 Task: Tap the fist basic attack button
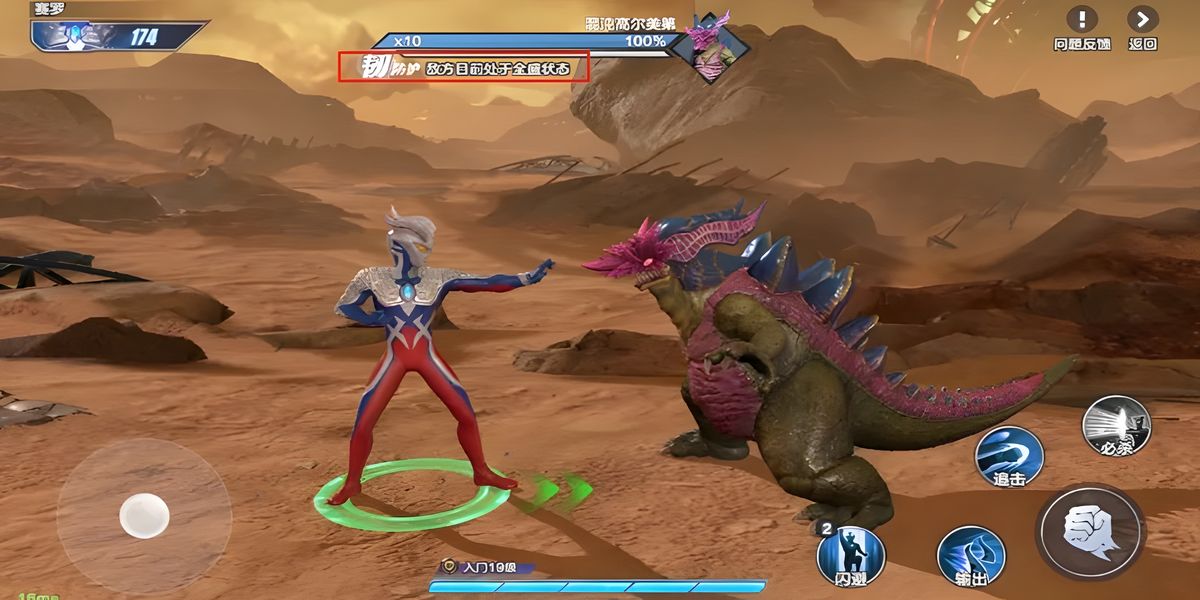pos(1090,531)
